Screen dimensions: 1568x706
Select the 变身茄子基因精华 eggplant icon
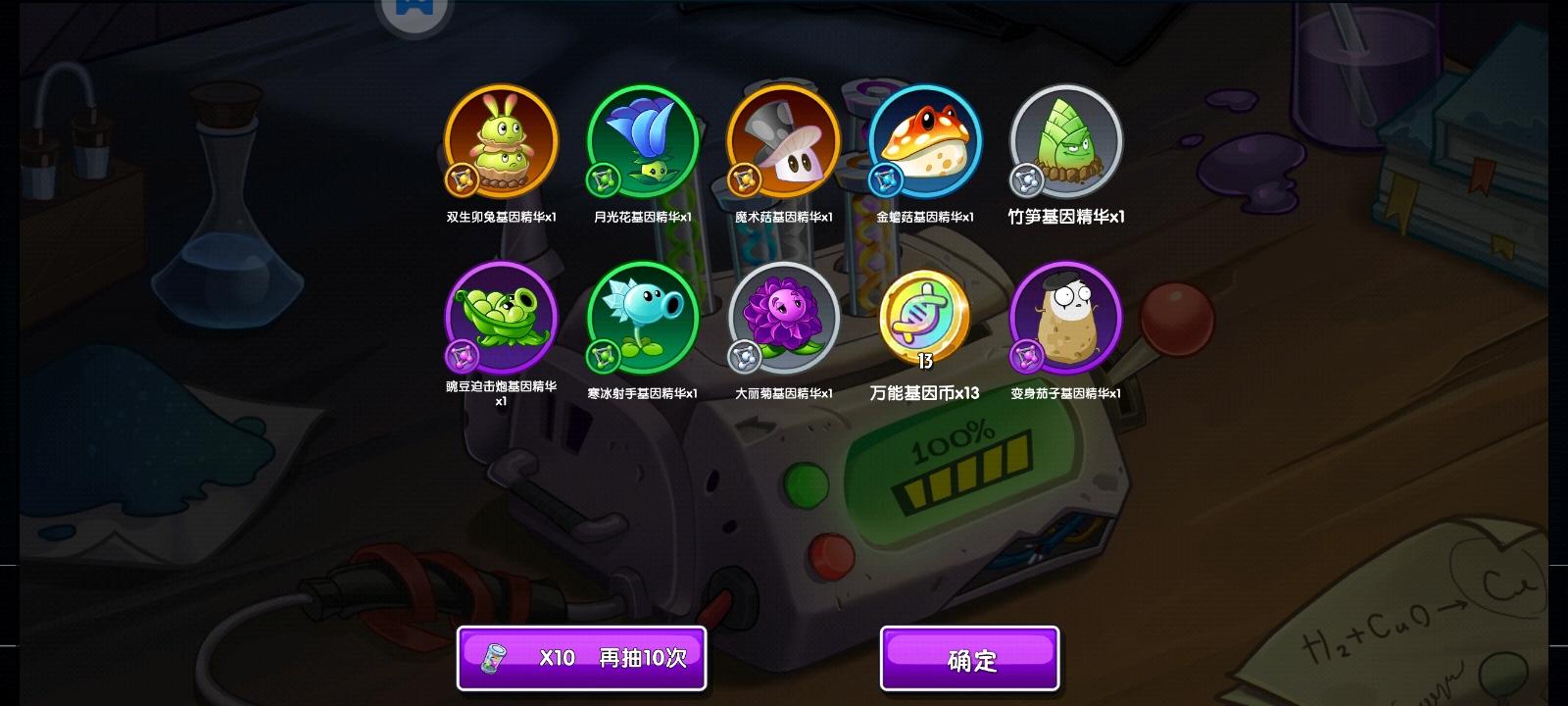1065,319
